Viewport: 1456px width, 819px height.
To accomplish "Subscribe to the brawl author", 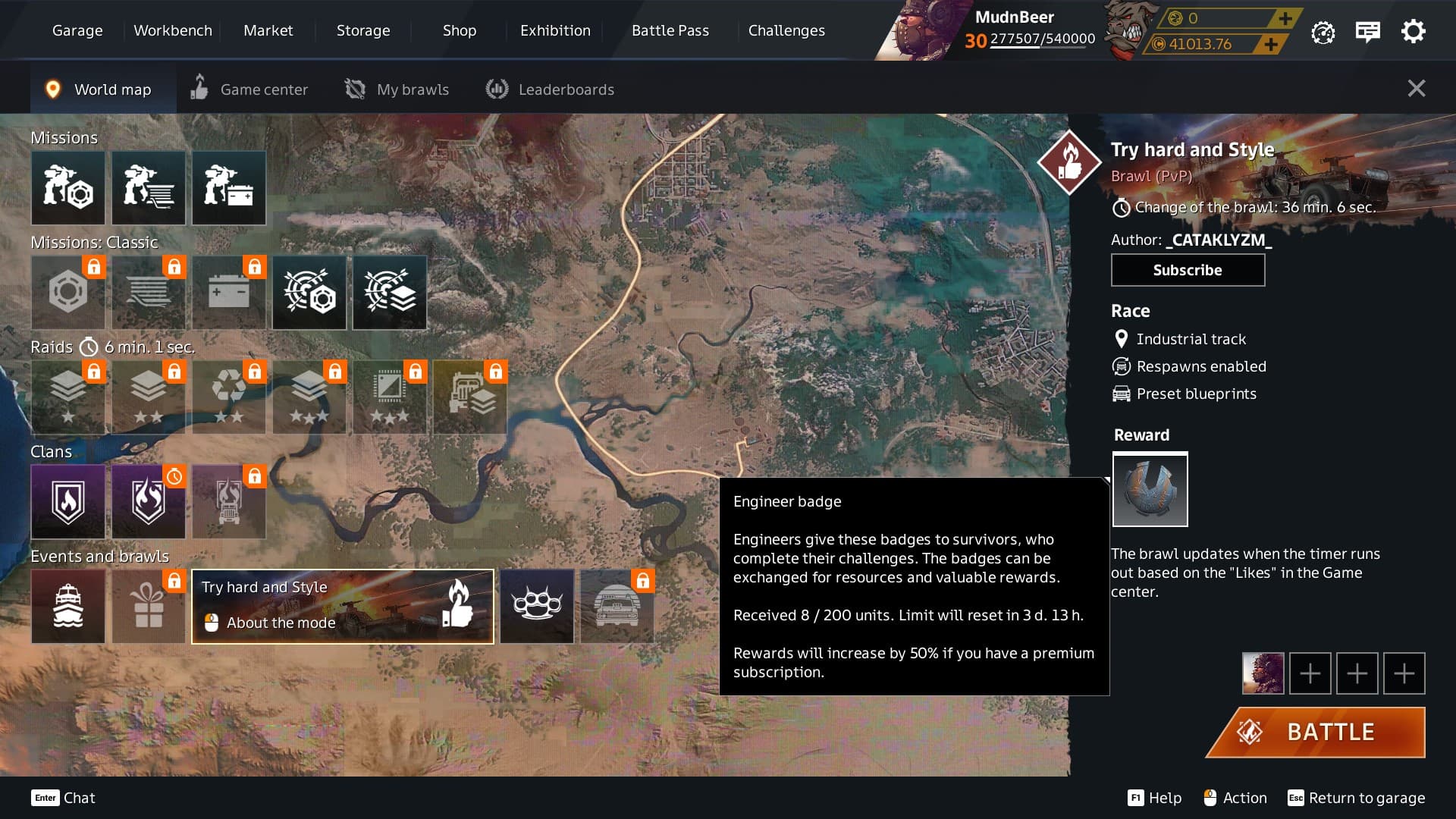I will click(x=1188, y=270).
